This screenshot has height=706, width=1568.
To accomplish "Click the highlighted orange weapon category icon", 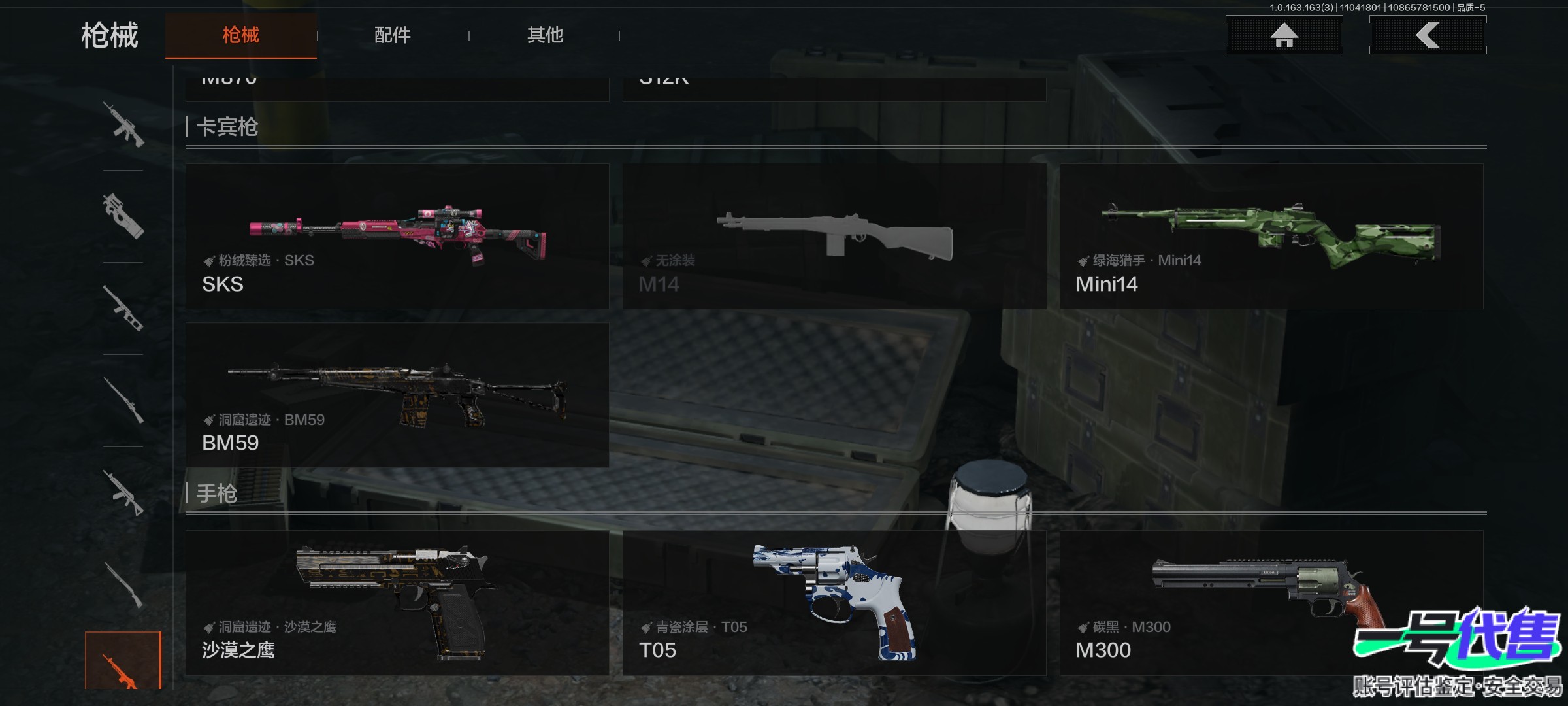I will [123, 662].
